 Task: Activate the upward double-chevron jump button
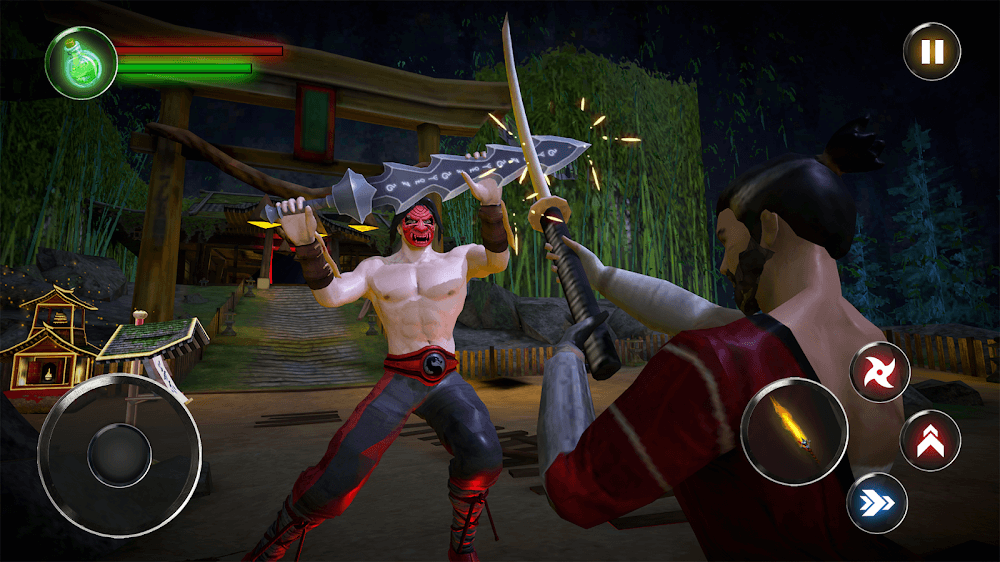coord(930,440)
